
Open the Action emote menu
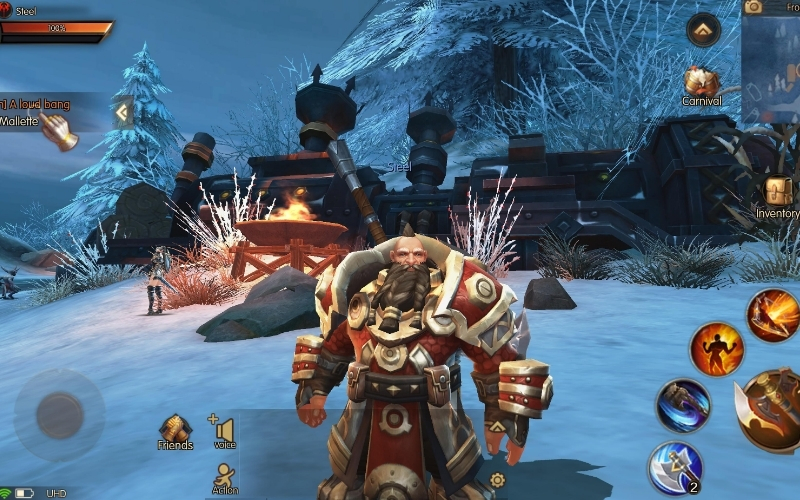coord(225,477)
